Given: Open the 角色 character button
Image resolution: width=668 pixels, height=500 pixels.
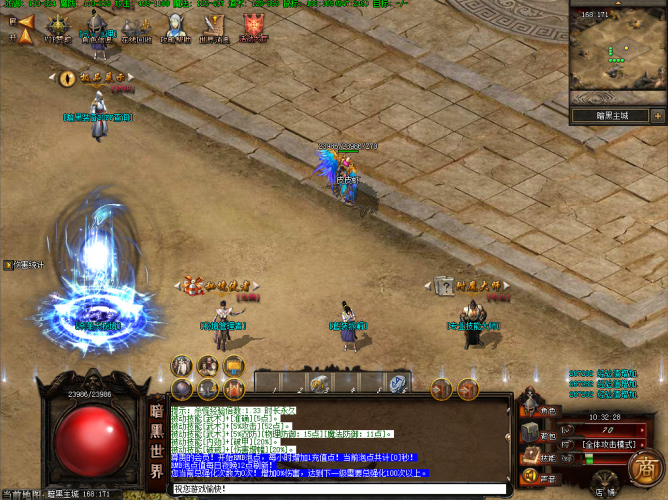Looking at the screenshot, I should point(540,410).
